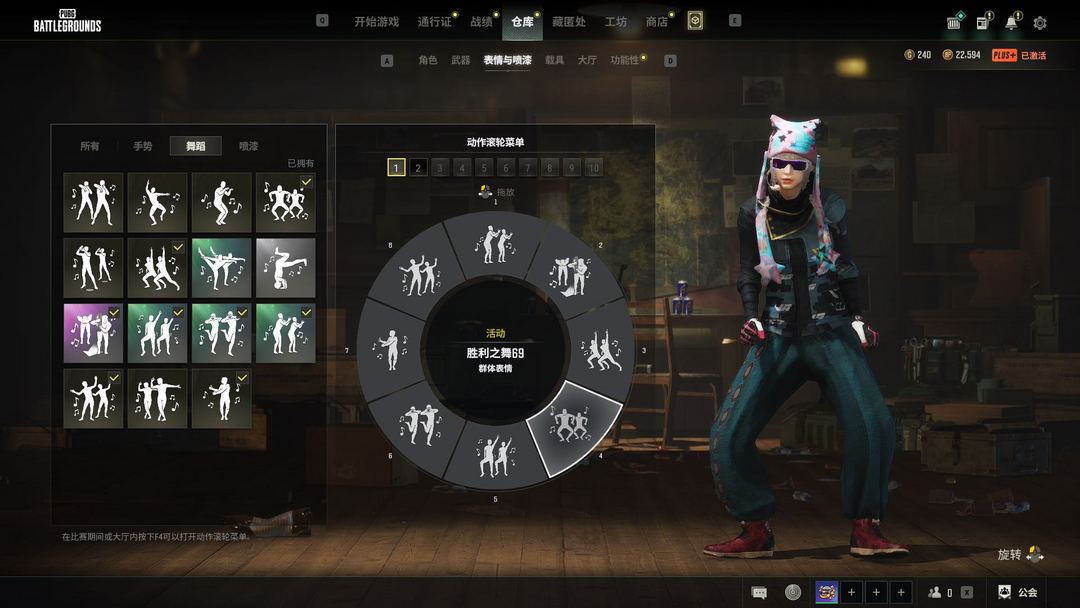Choose the 大厅 sub-tab
Viewport: 1080px width, 608px height.
tap(587, 60)
